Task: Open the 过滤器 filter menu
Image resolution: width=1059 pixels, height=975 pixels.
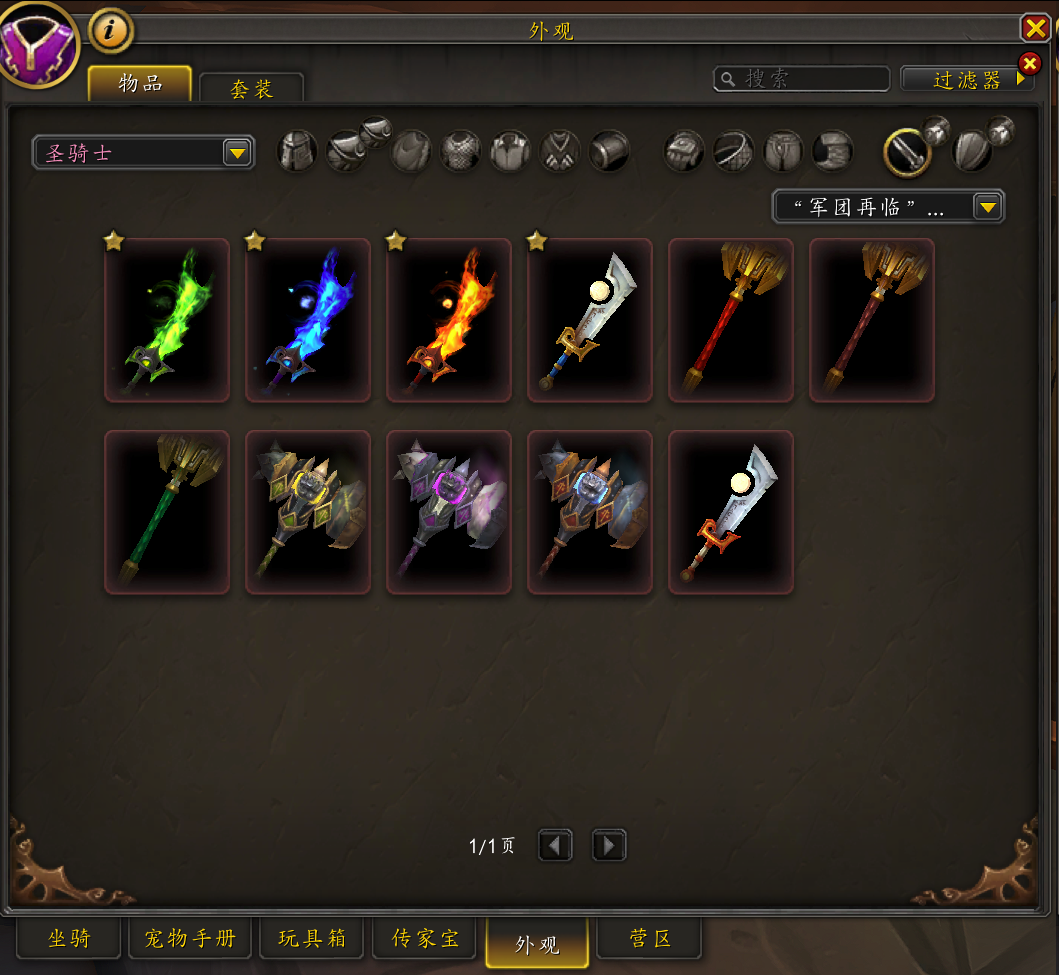Action: pyautogui.click(x=966, y=80)
